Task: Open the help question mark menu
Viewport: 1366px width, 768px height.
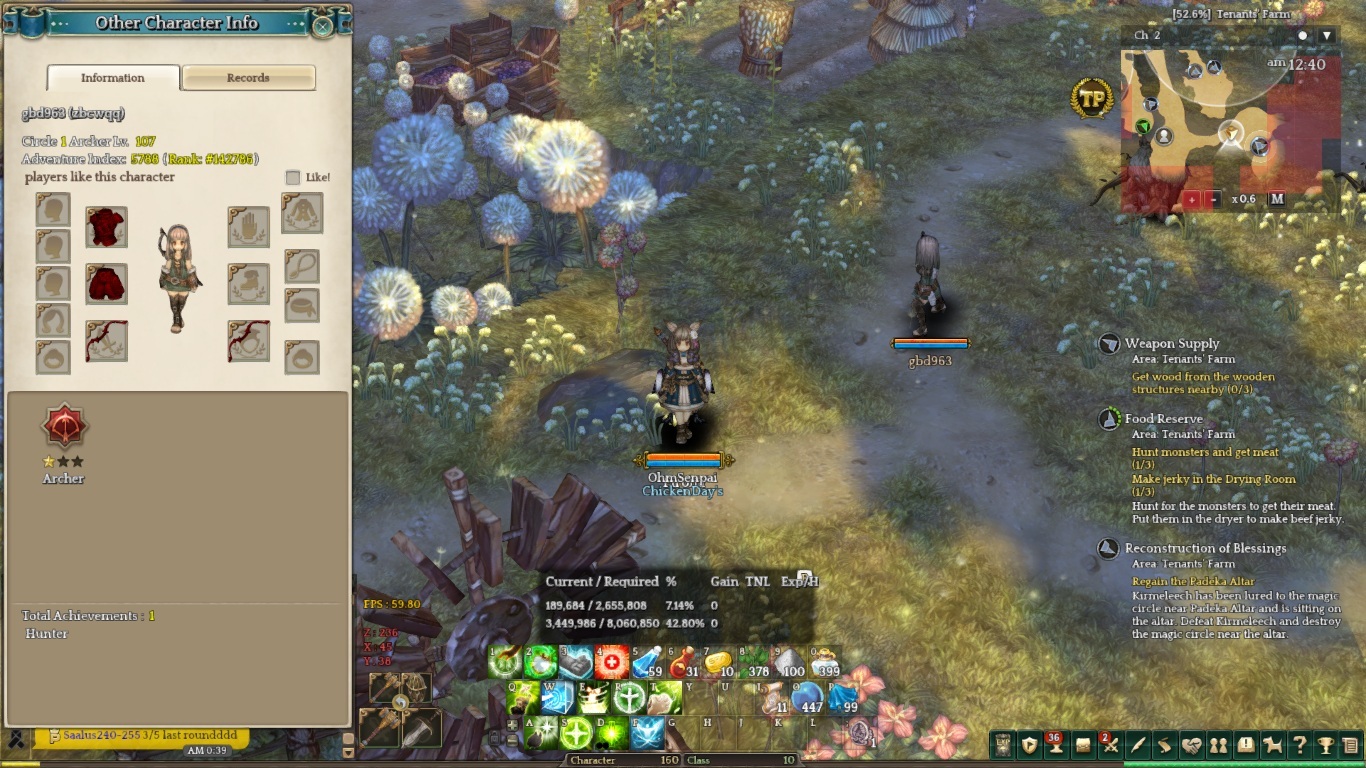Action: (x=1299, y=745)
